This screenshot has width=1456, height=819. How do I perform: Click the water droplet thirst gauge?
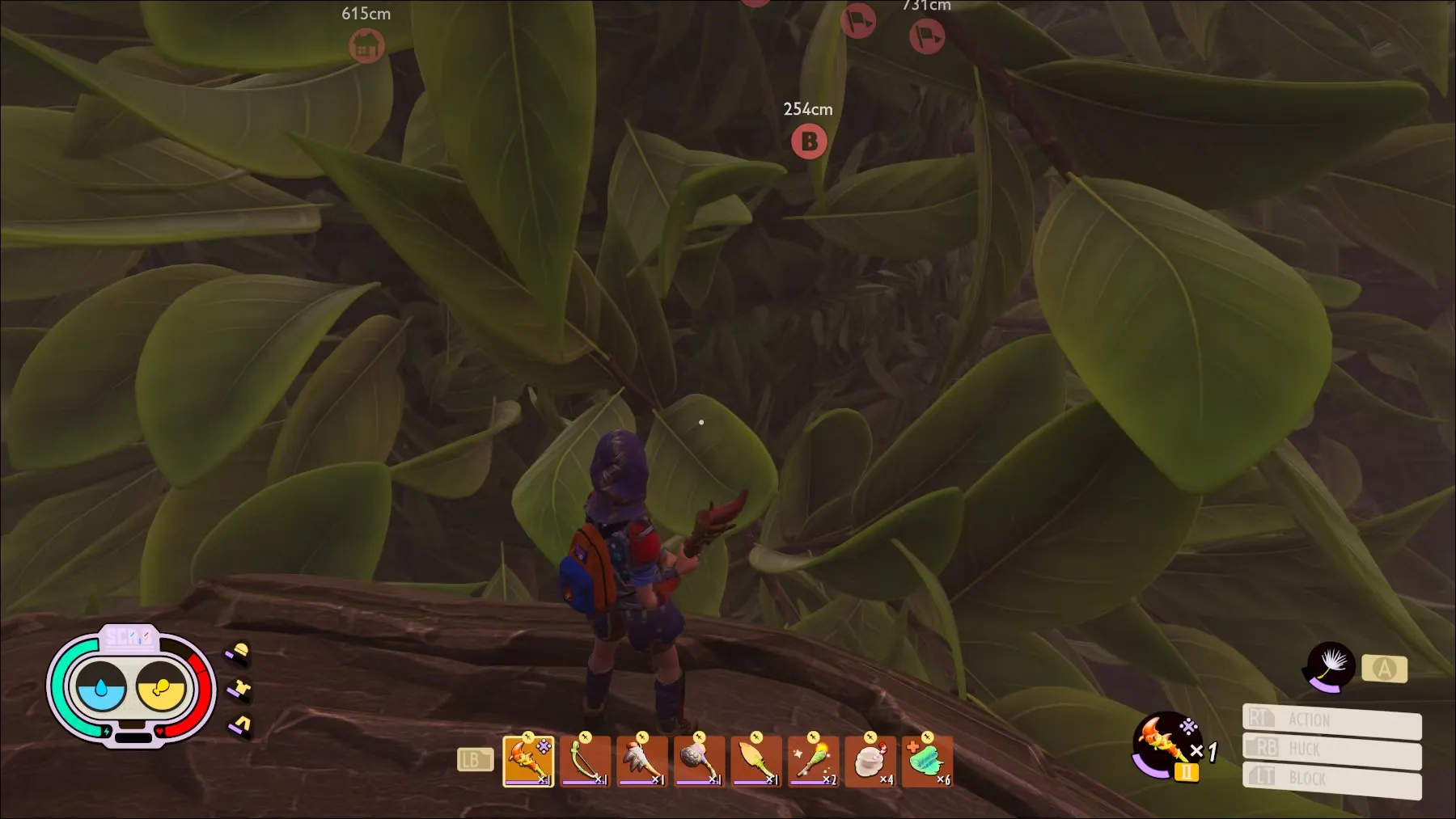point(101,689)
